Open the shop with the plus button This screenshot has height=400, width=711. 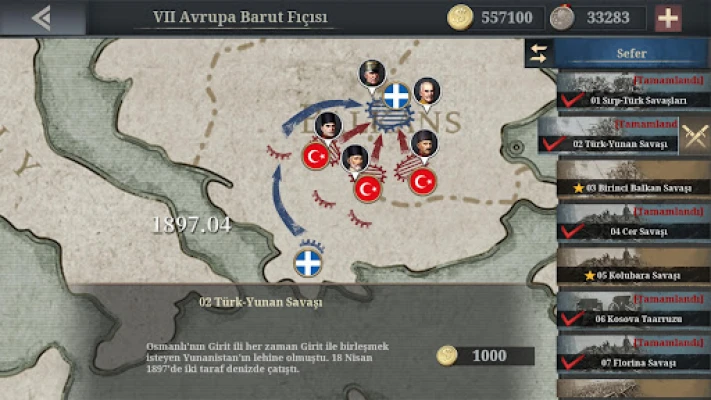pyautogui.click(x=667, y=17)
